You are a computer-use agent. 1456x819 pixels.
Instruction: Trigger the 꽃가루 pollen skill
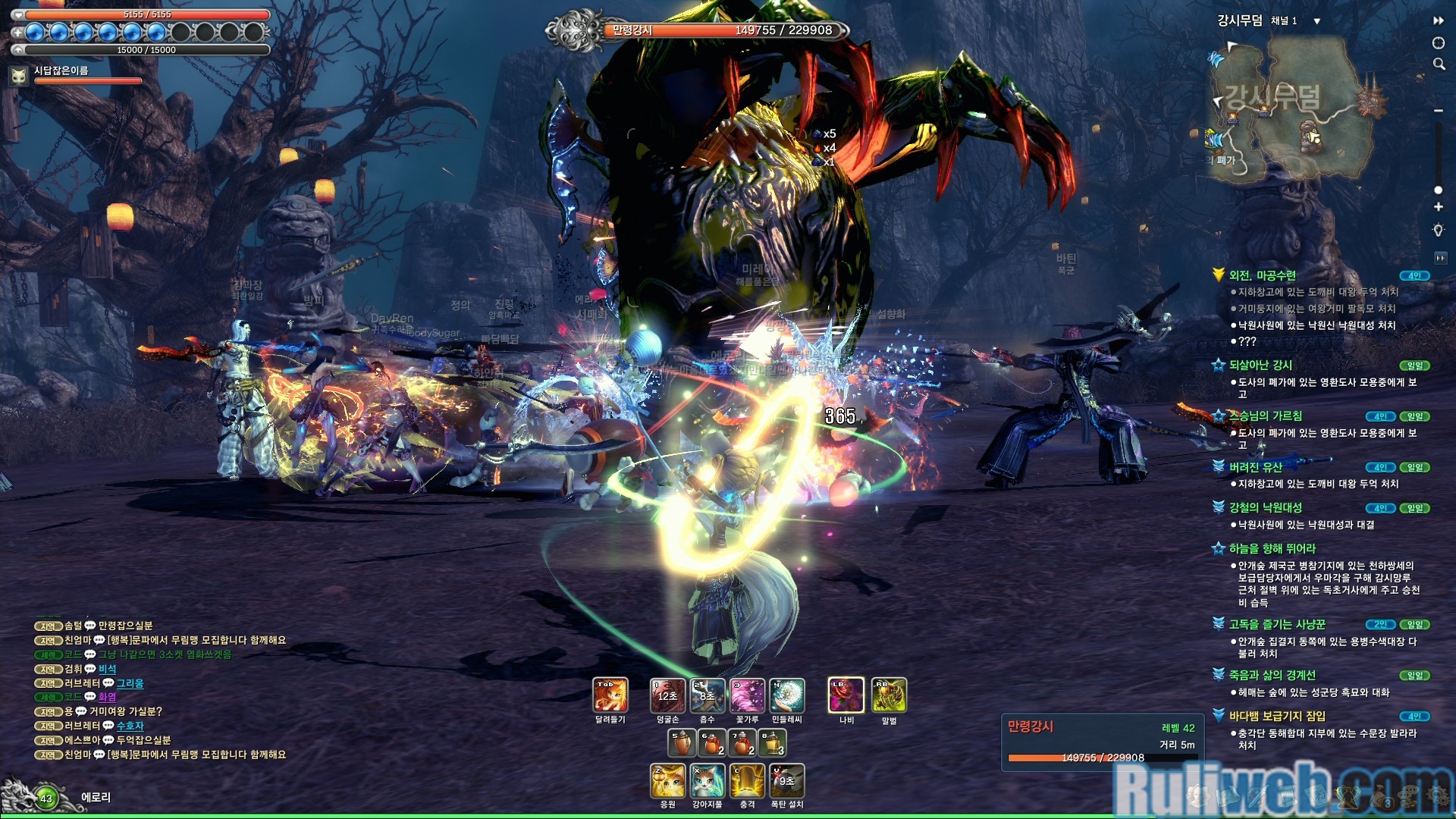[x=747, y=695]
